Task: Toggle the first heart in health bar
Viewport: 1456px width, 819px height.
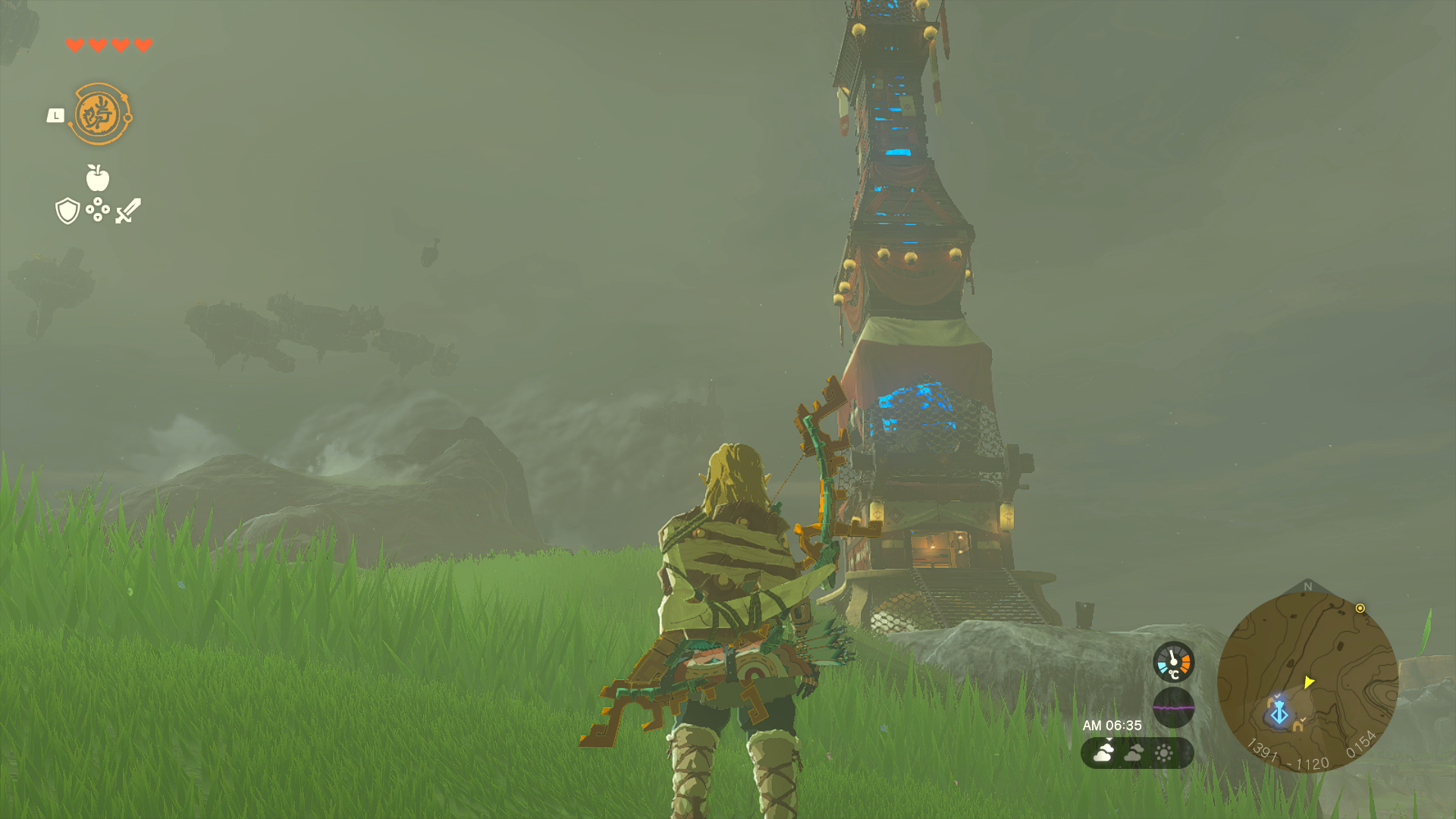Action: [74, 43]
